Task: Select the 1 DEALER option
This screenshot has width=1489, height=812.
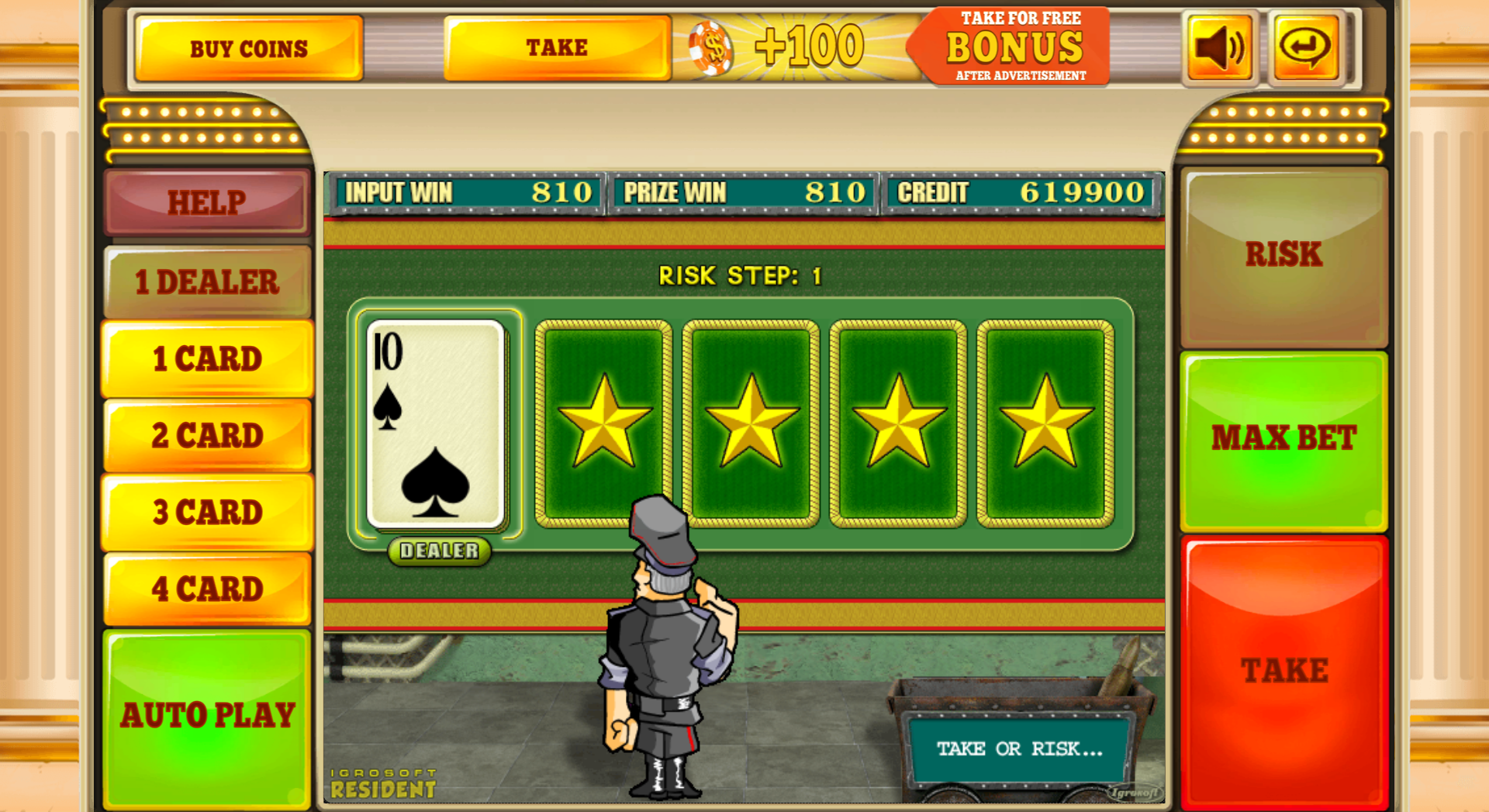Action: (x=206, y=282)
